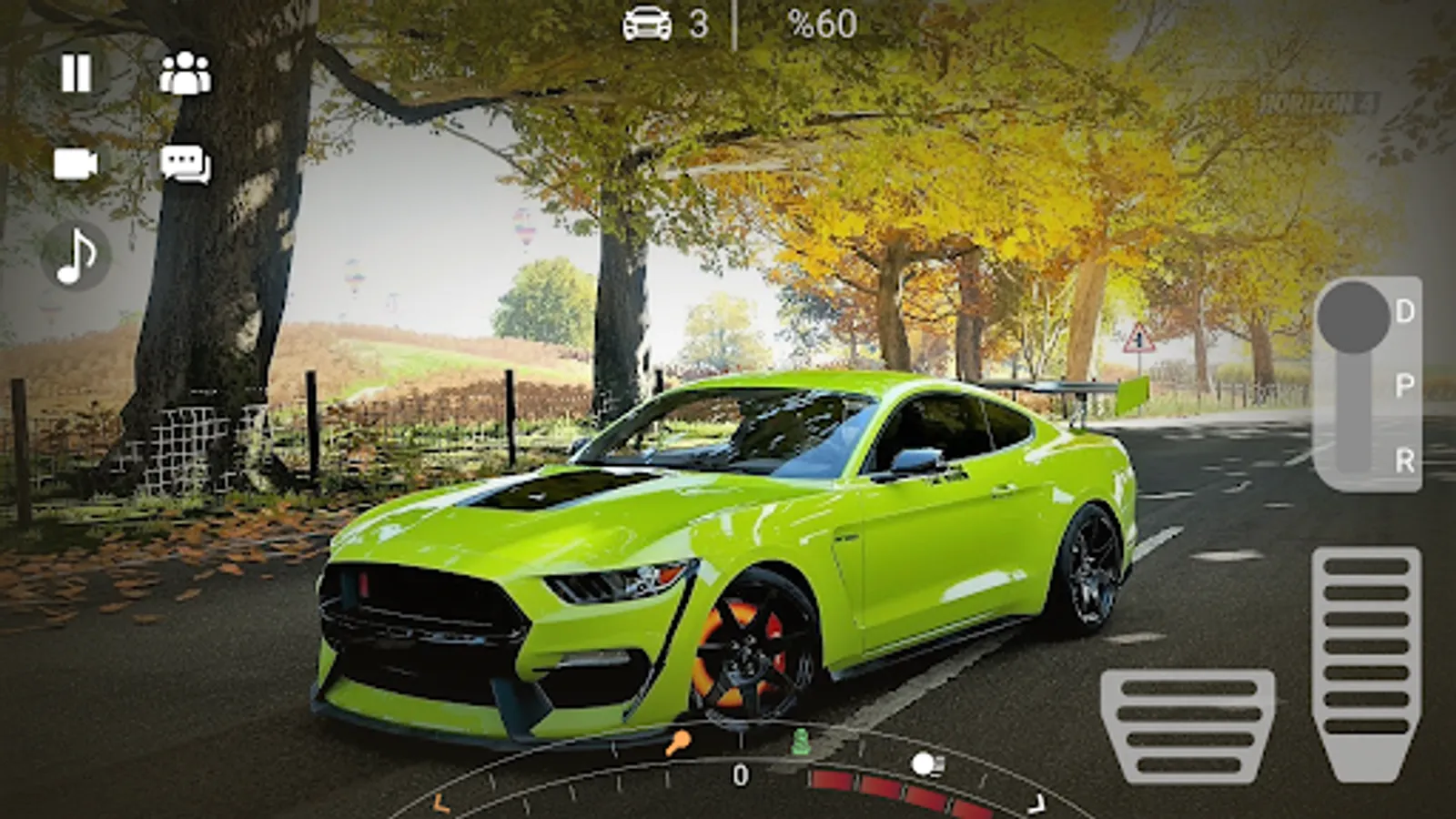Activate the orange left turn signal arrow
This screenshot has height=819, width=1456.
(440, 804)
